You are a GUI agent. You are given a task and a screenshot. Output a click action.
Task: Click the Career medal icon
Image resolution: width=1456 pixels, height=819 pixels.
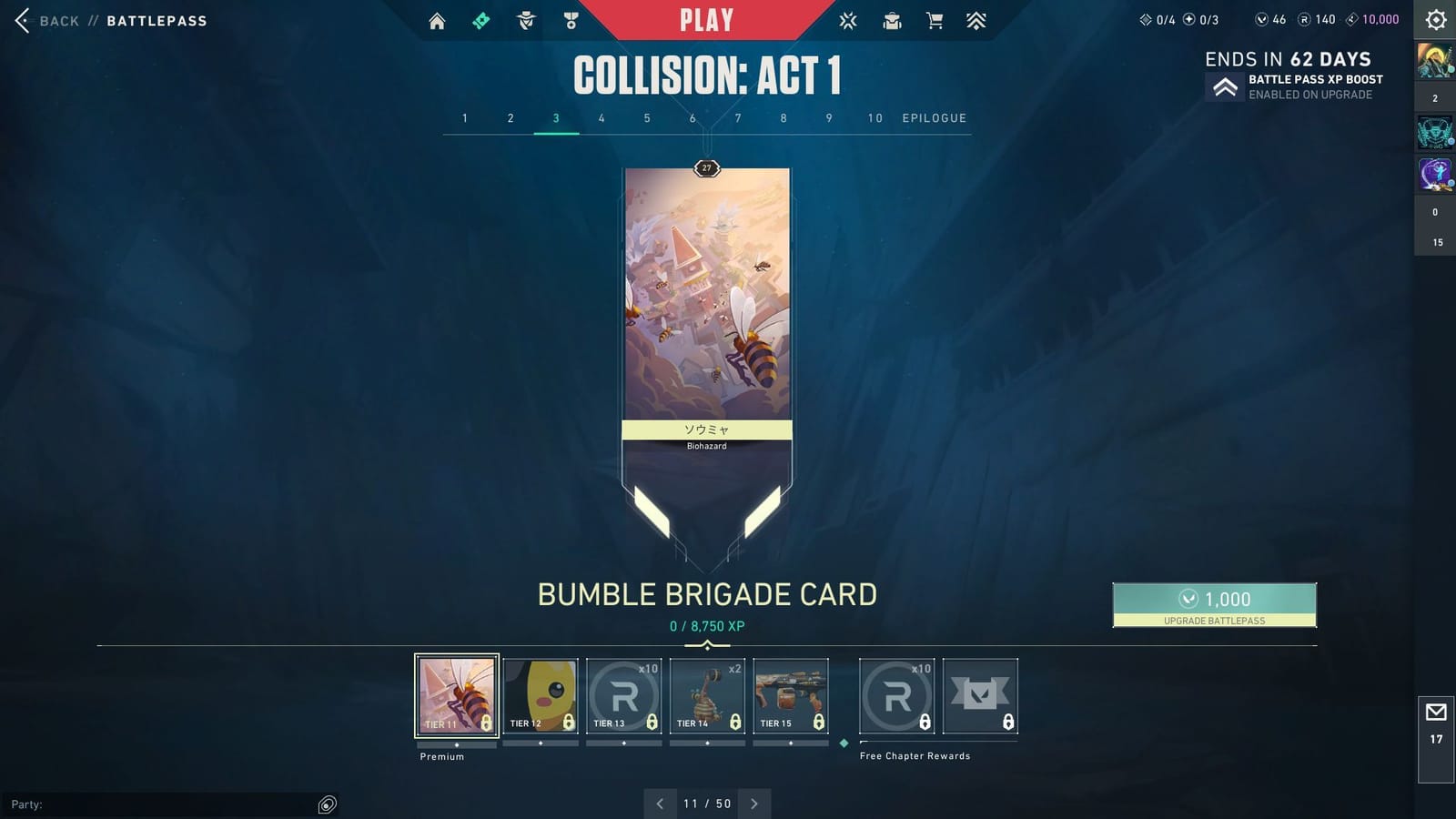coord(571,19)
